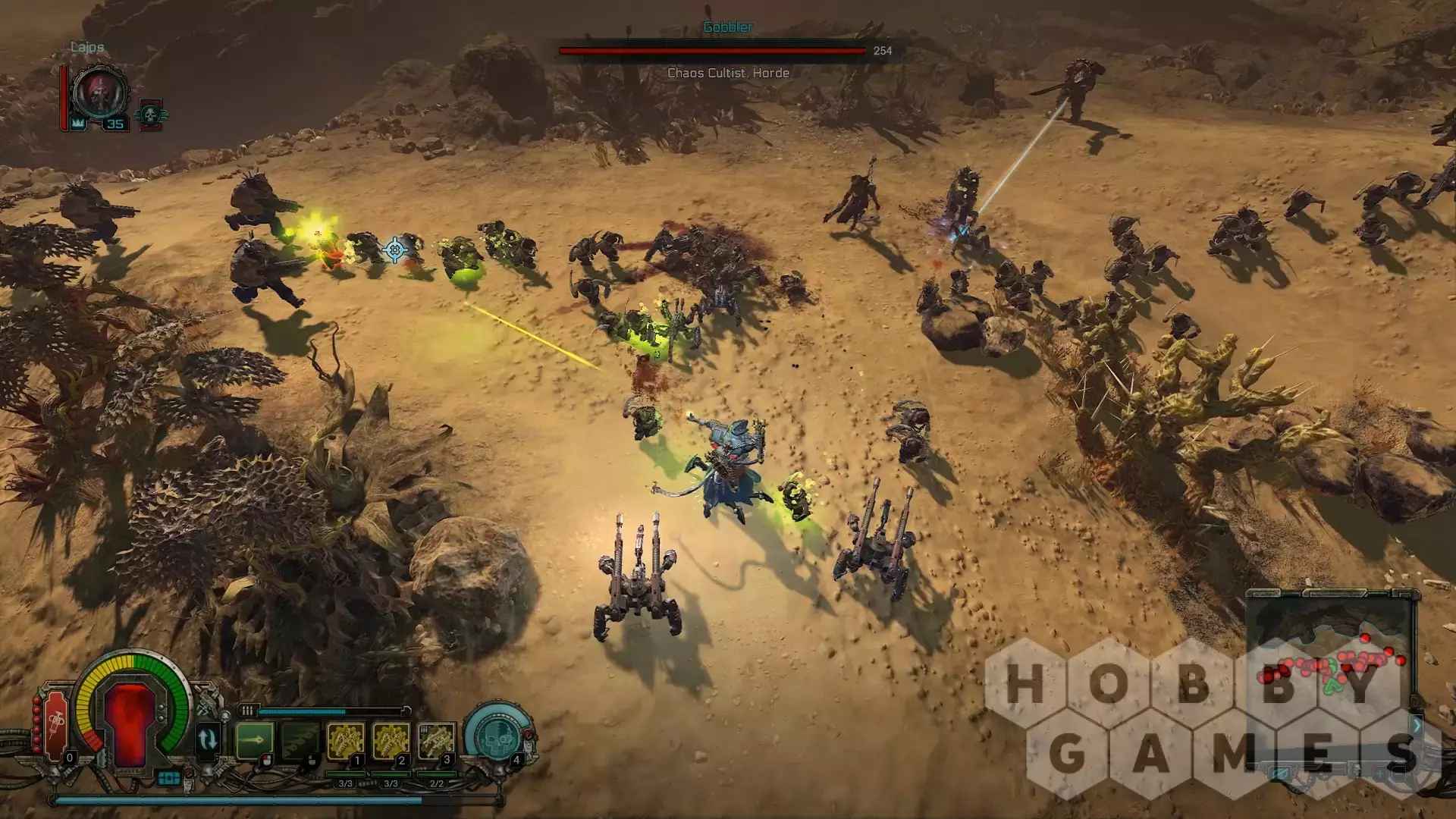Activate the construct skill in slot 3

pos(437,741)
